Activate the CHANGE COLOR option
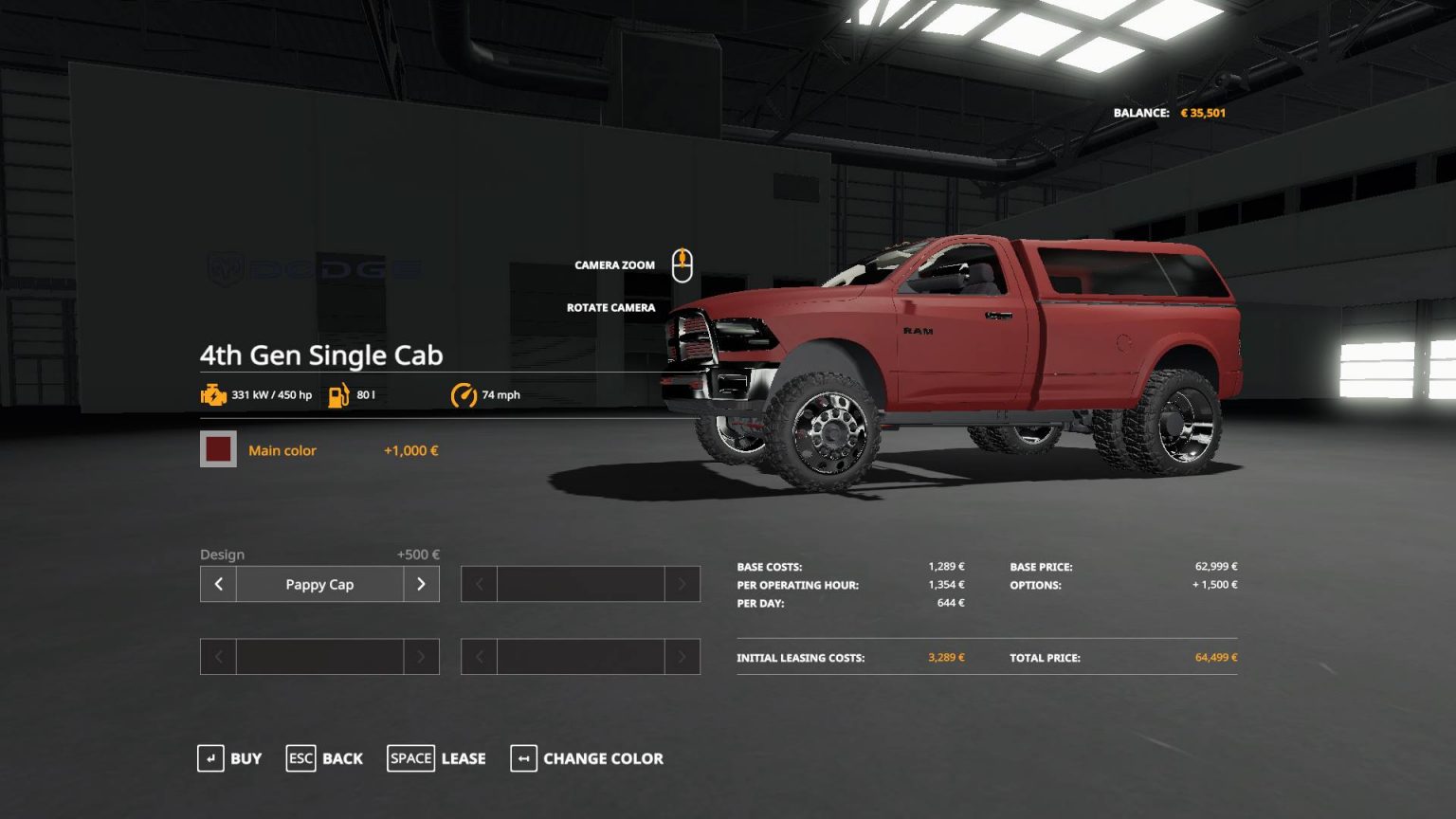The height and width of the screenshot is (819, 1456). point(604,758)
